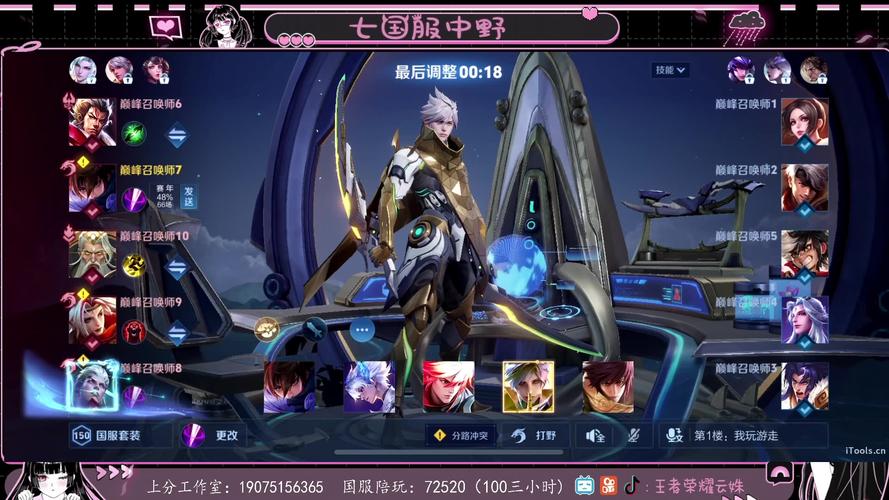Image resolution: width=889 pixels, height=500 pixels.
Task: Select enemy 巅峰召唤师1's hero portrait
Action: (804, 123)
